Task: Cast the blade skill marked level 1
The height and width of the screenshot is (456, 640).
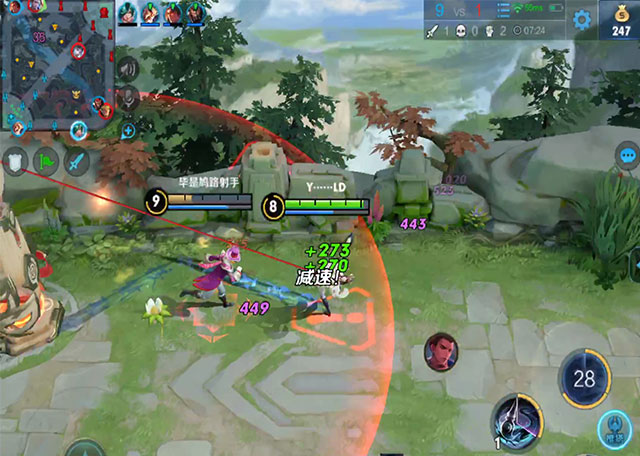Action: click(516, 420)
